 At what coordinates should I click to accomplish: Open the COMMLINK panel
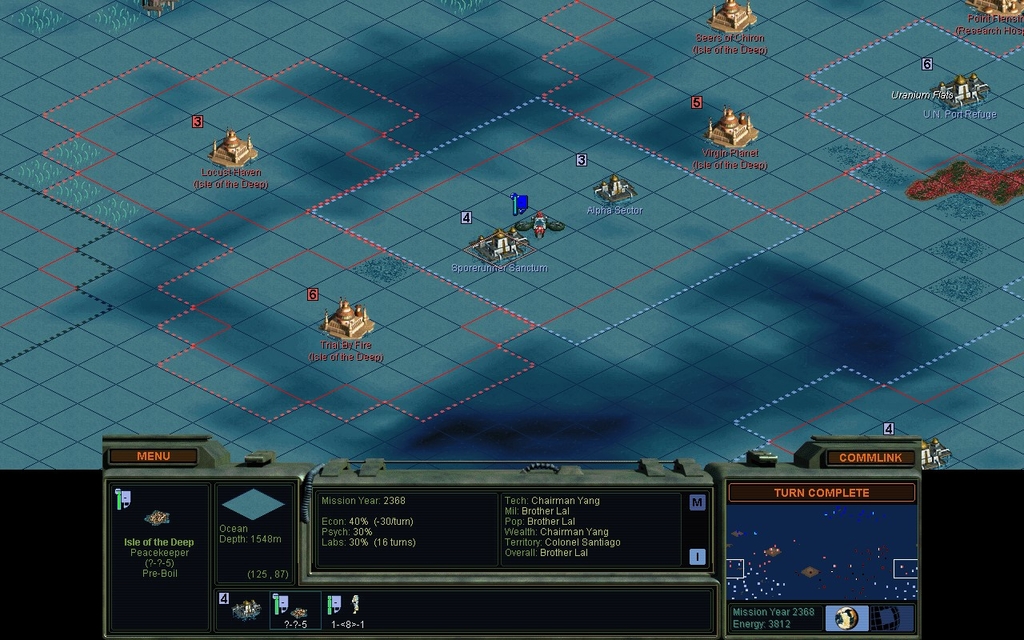870,457
